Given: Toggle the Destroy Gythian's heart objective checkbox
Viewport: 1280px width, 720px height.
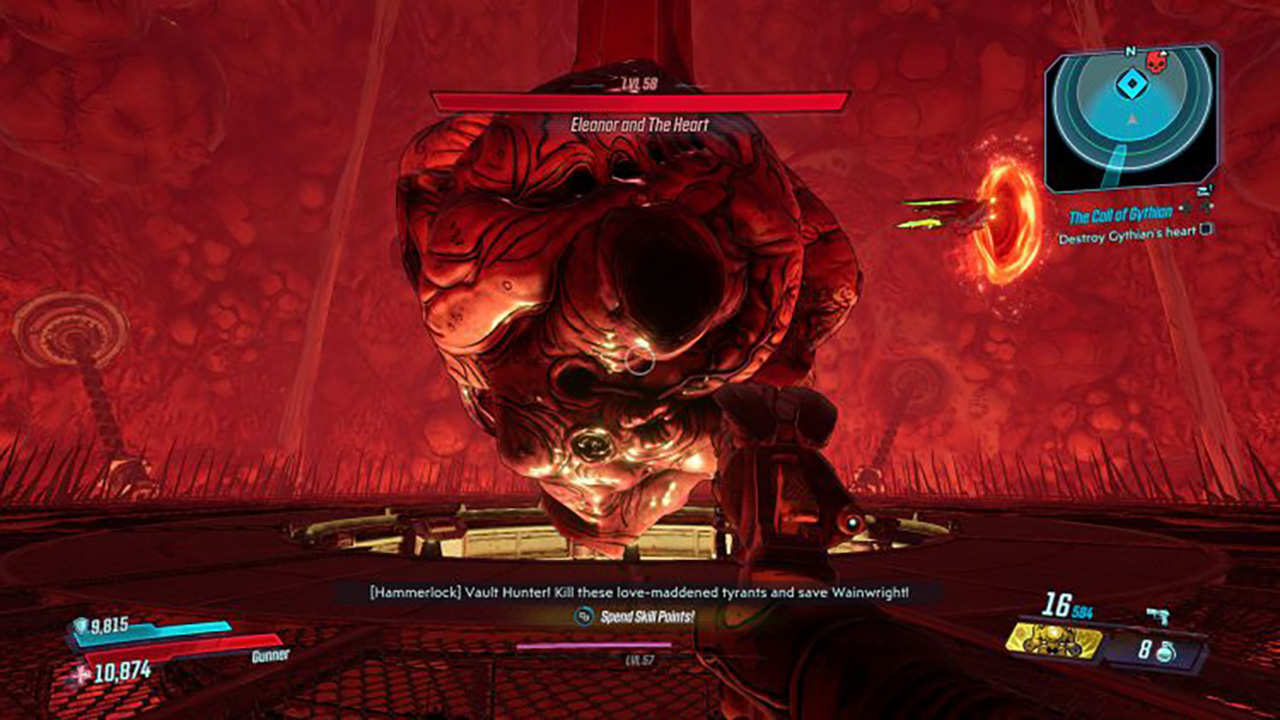Looking at the screenshot, I should [x=1206, y=230].
